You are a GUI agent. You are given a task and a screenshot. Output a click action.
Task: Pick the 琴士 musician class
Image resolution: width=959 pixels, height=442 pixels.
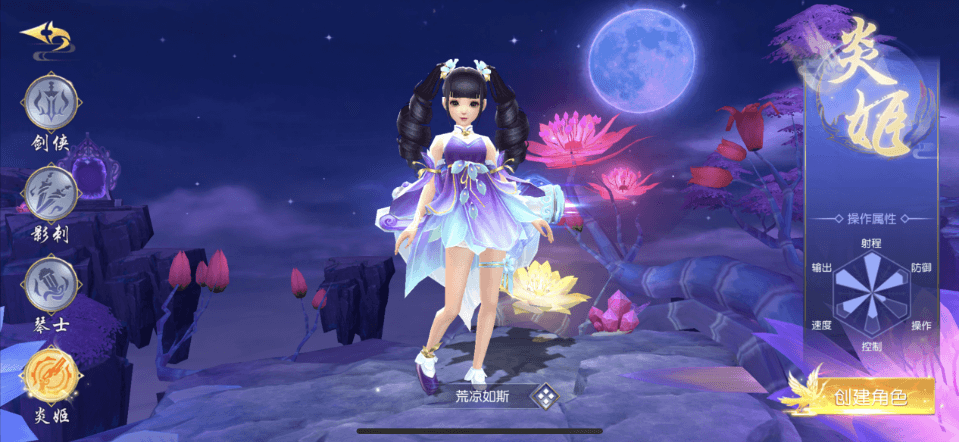click(x=51, y=283)
